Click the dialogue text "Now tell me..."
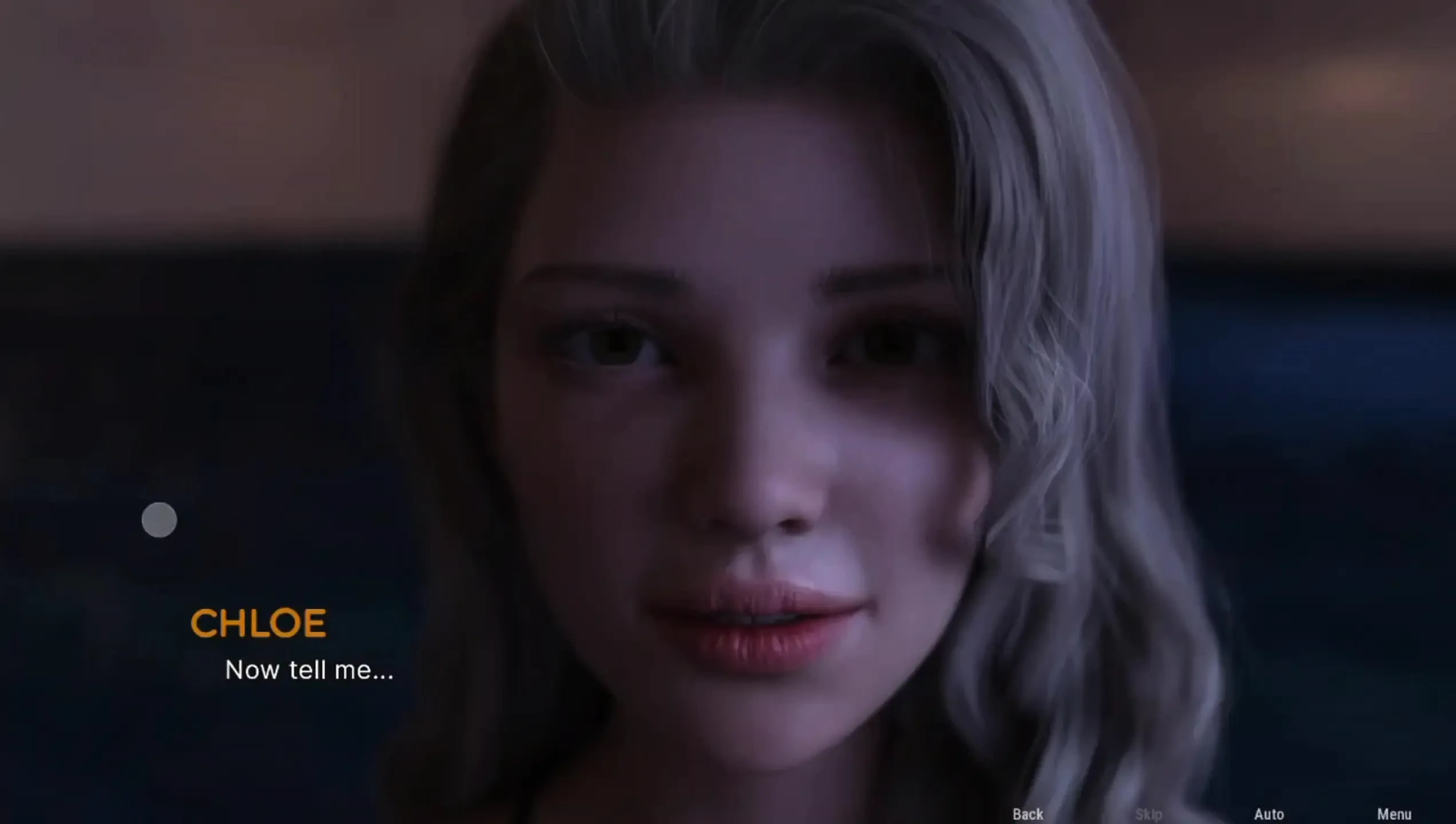 pos(310,672)
